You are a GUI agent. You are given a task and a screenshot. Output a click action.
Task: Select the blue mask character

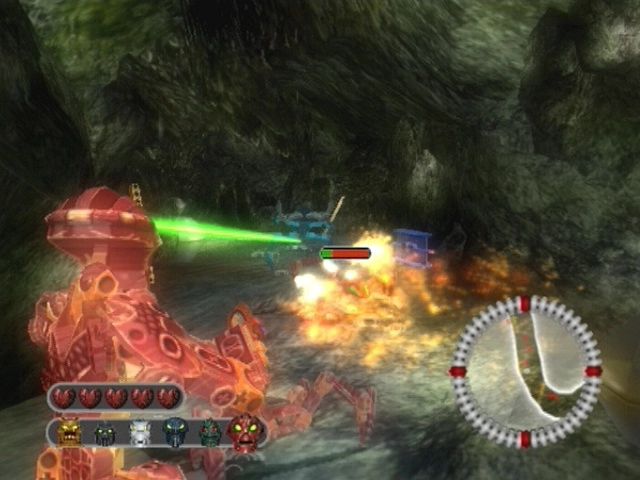175,433
